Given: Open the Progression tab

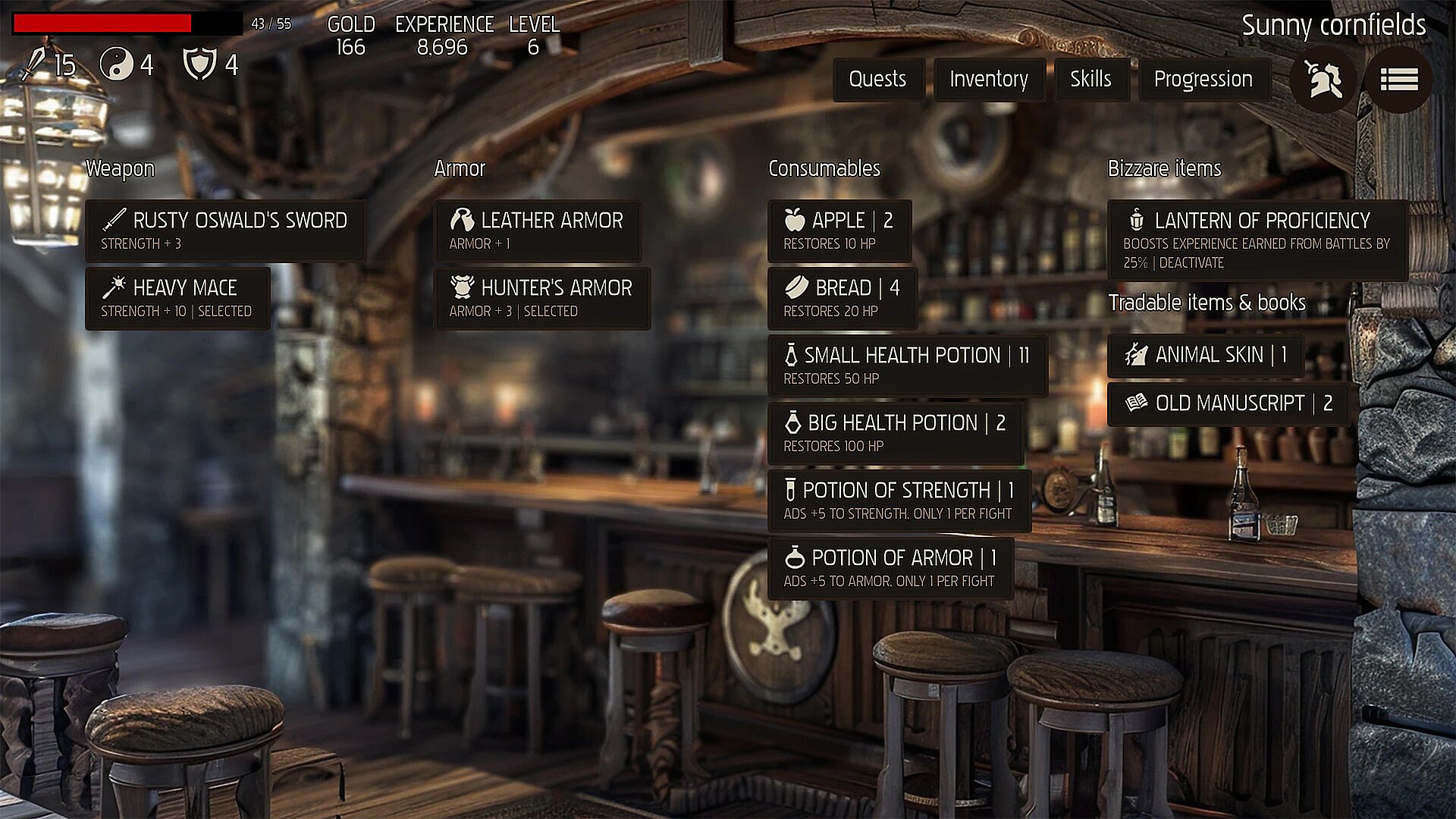Looking at the screenshot, I should [x=1203, y=80].
